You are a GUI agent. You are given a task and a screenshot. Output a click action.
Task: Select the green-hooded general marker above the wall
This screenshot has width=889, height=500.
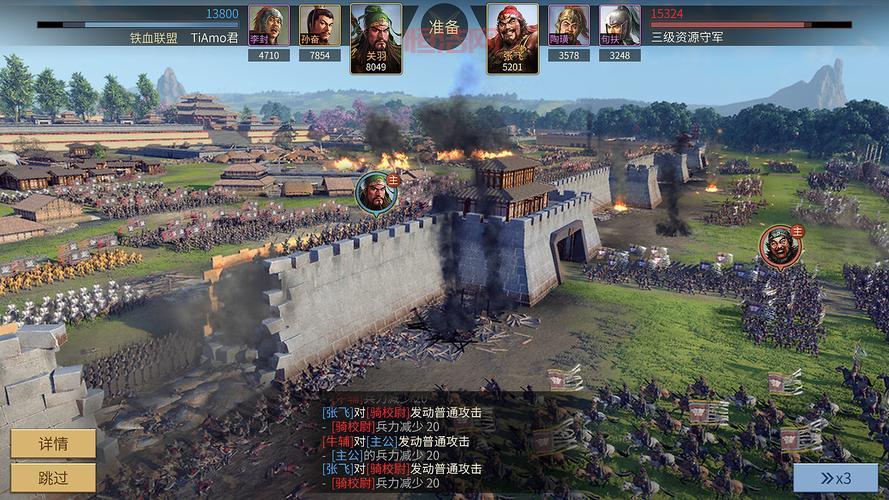coord(375,190)
